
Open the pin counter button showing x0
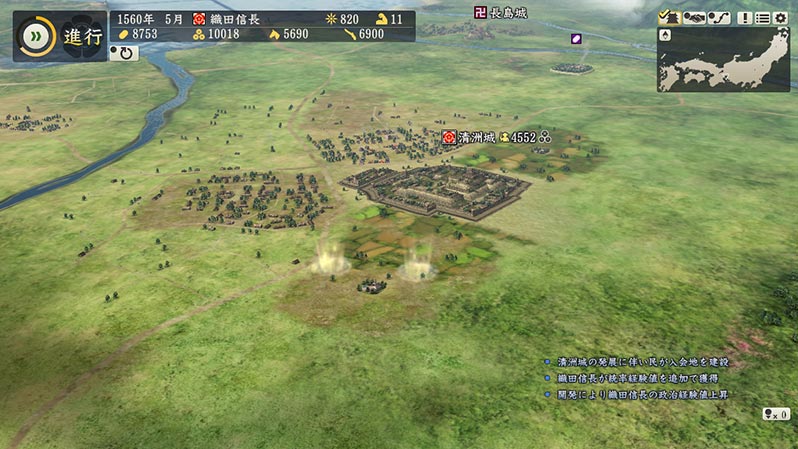tap(776, 414)
